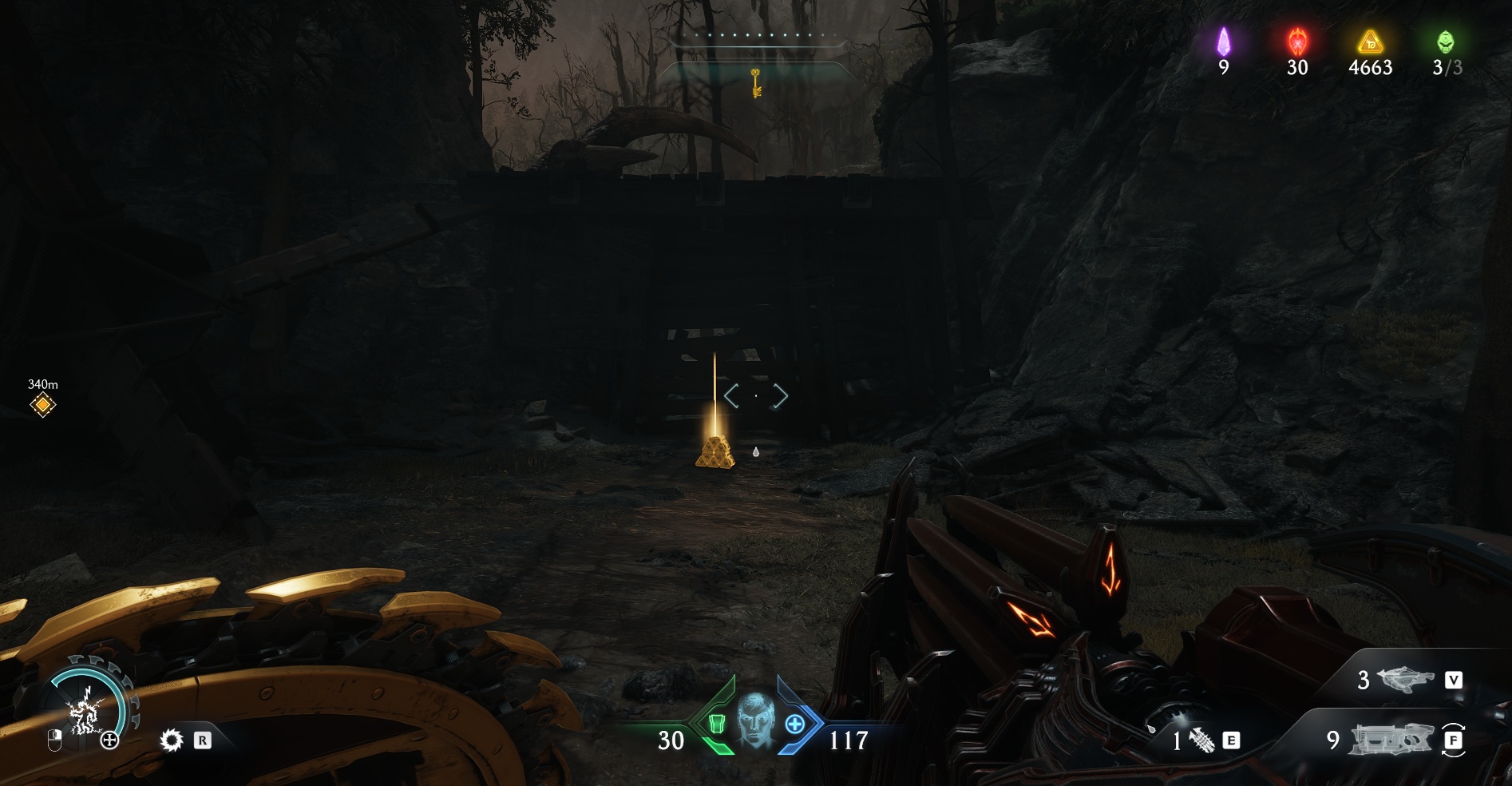Select the orange objective marker showing 340m

(x=43, y=405)
